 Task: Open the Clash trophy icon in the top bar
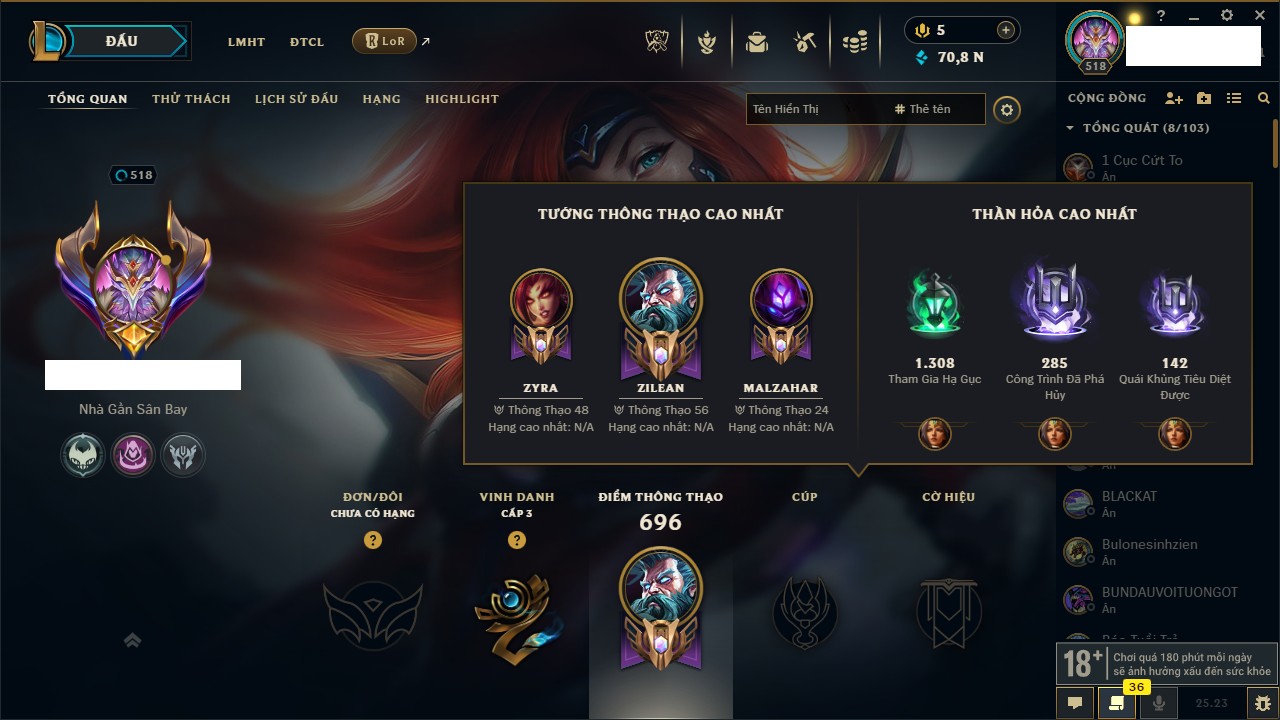[657, 42]
